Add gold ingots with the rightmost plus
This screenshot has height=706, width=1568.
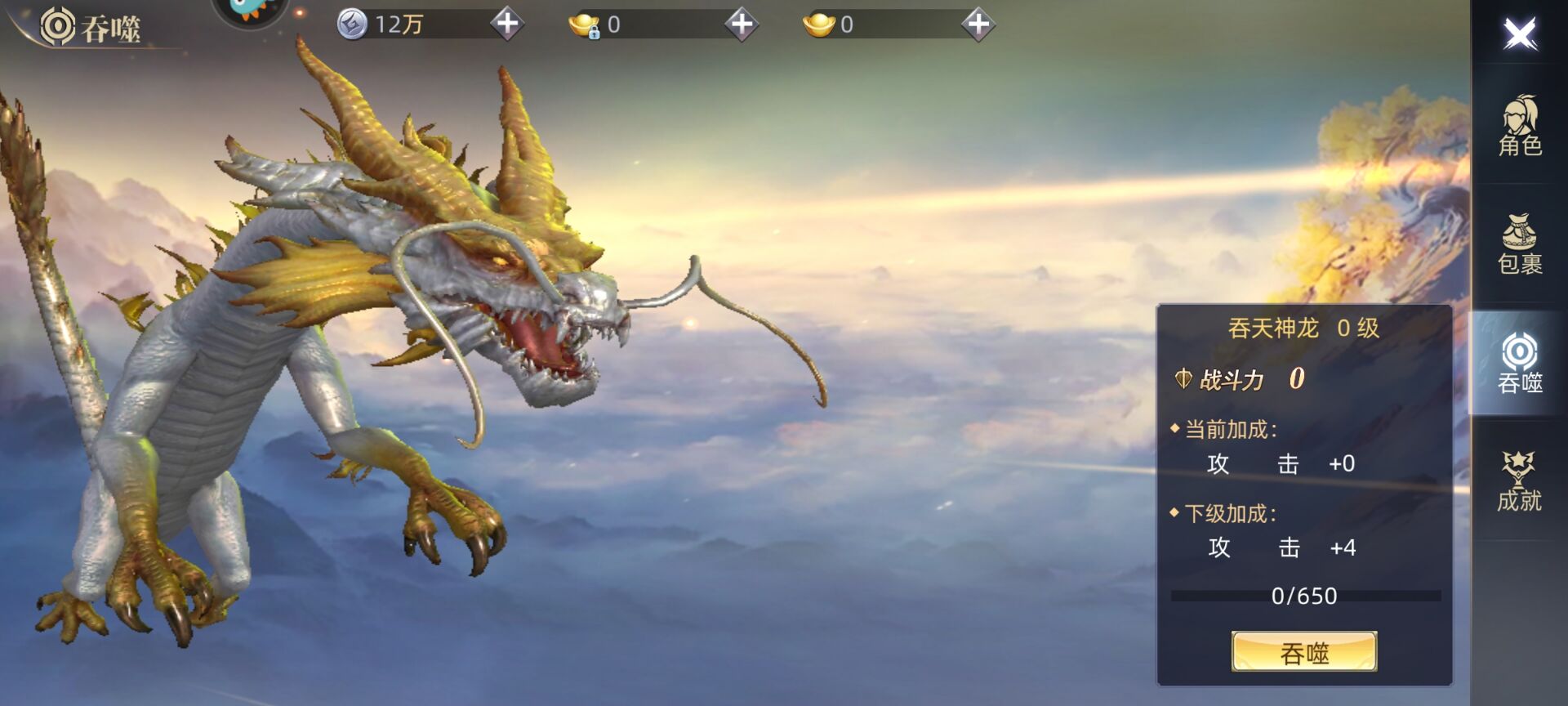[978, 24]
